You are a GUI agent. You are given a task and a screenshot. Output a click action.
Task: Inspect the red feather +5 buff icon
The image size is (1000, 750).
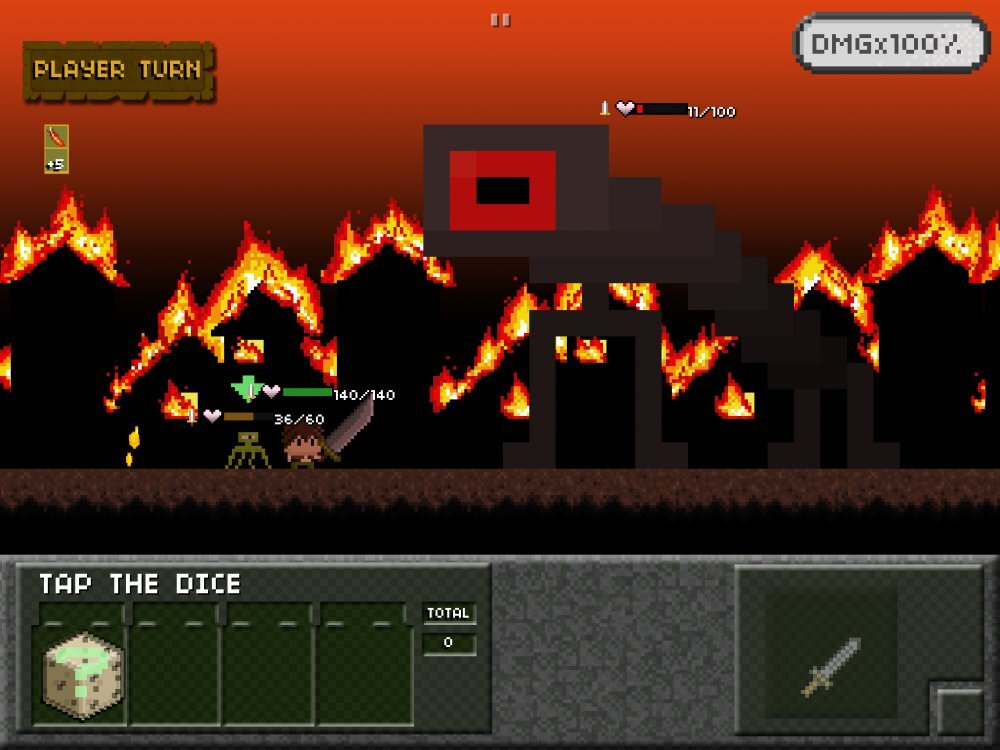pos(56,148)
